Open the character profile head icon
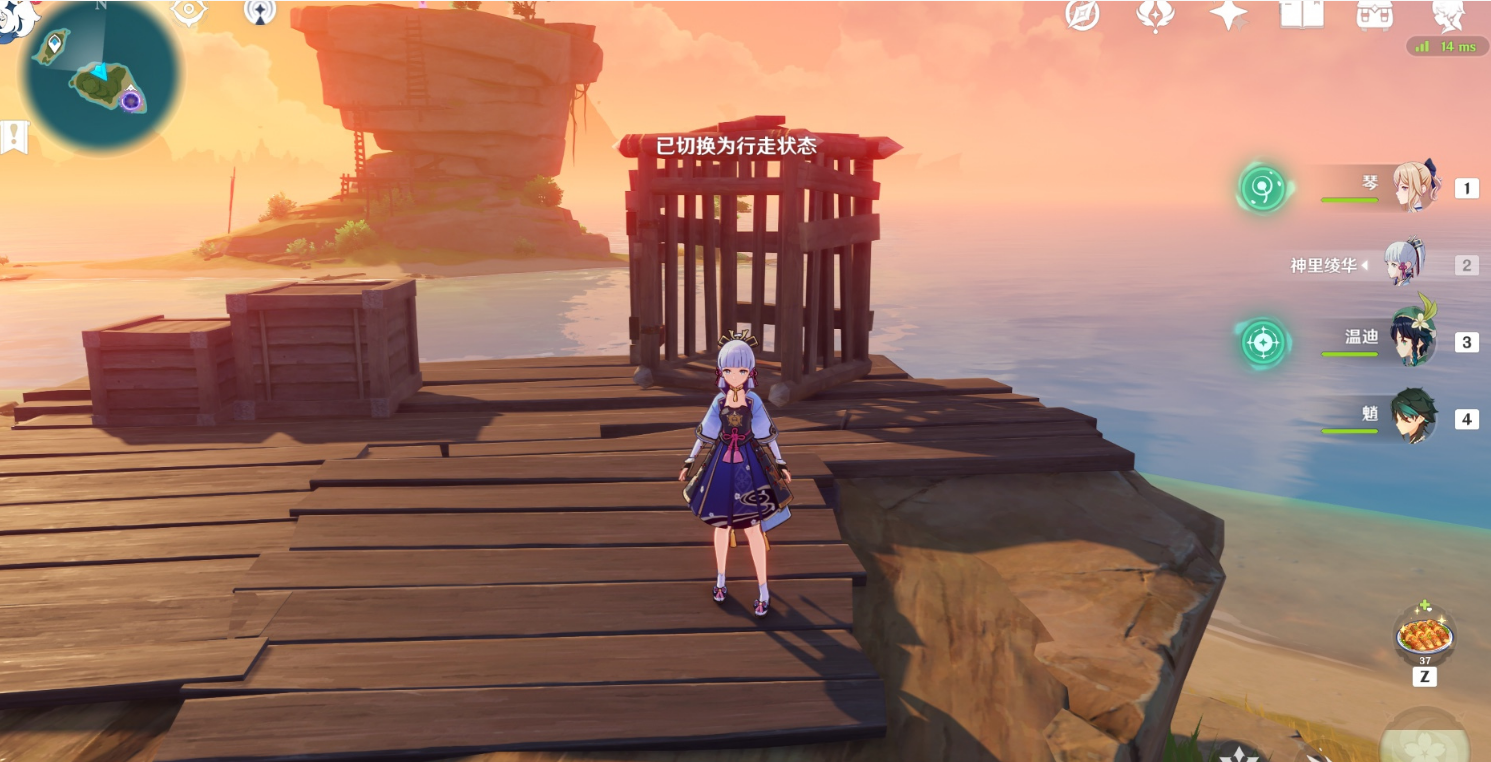This screenshot has width=1491, height=762. [x=1448, y=14]
